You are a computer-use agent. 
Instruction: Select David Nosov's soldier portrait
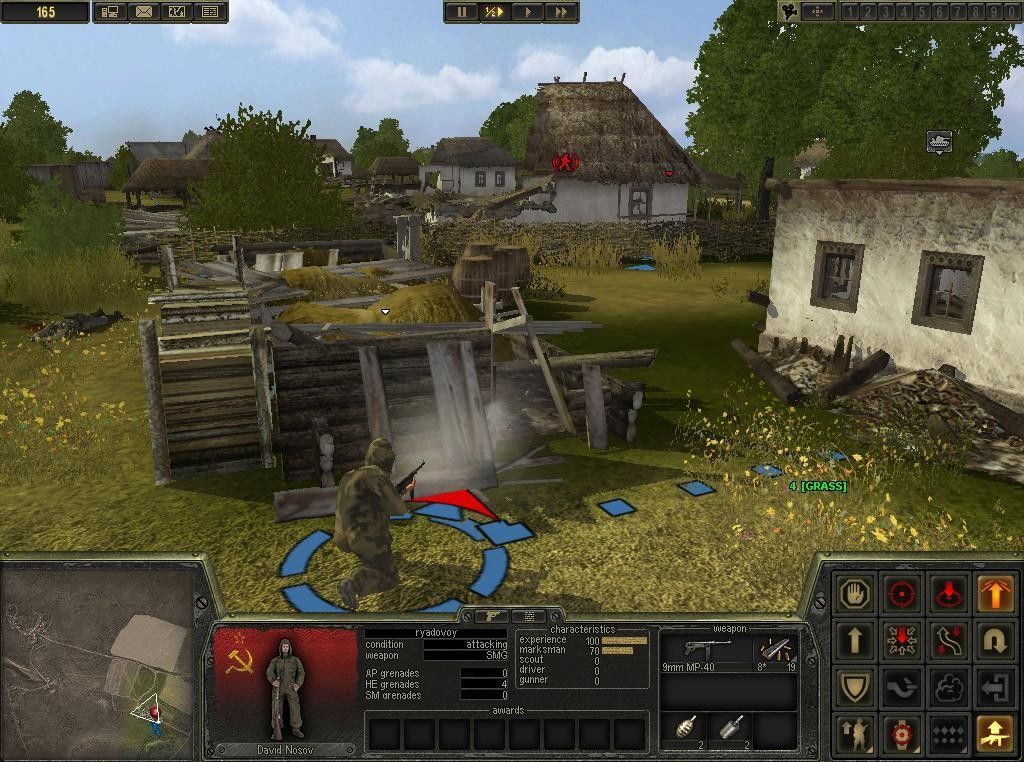click(285, 690)
